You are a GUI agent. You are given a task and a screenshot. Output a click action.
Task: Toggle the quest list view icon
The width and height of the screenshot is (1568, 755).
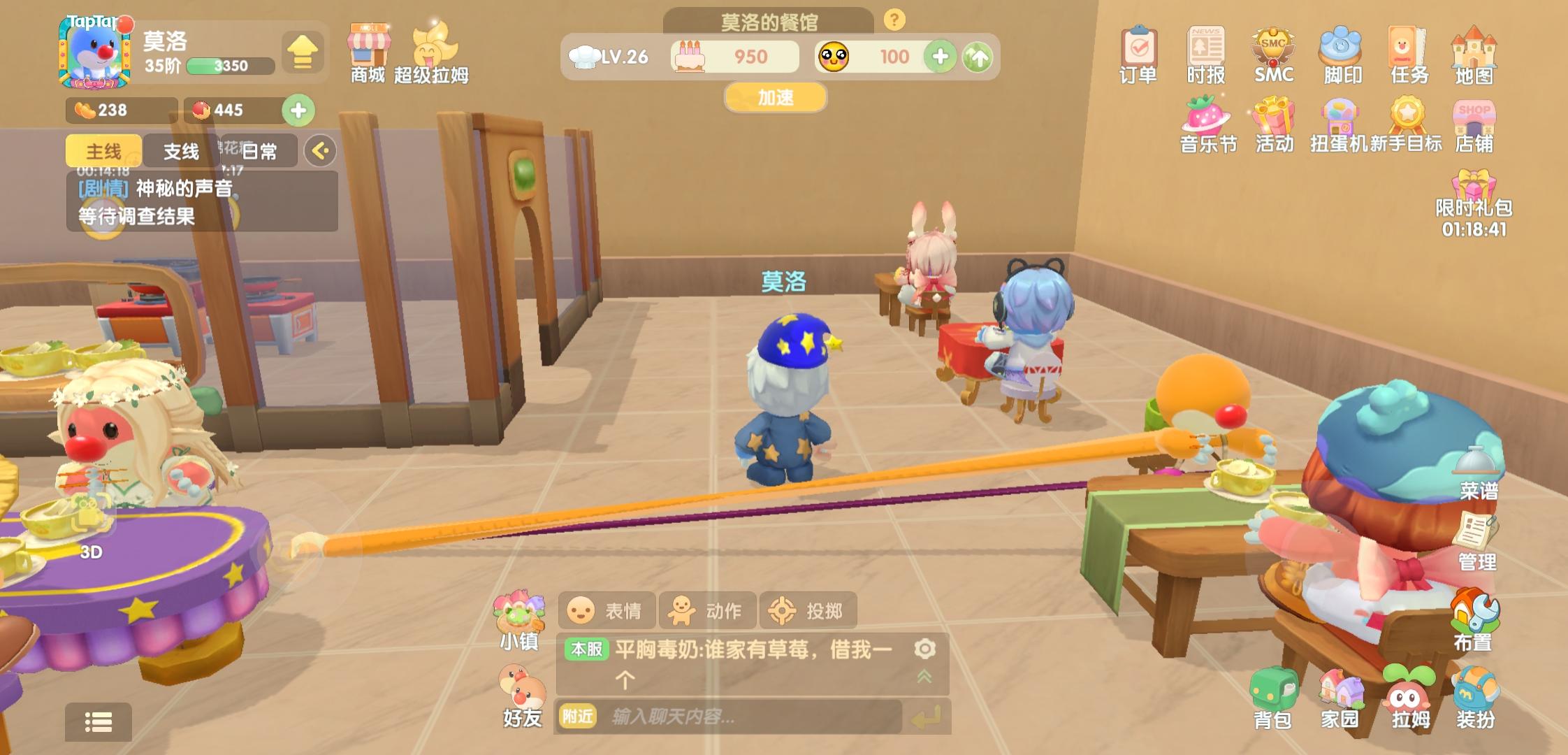98,724
